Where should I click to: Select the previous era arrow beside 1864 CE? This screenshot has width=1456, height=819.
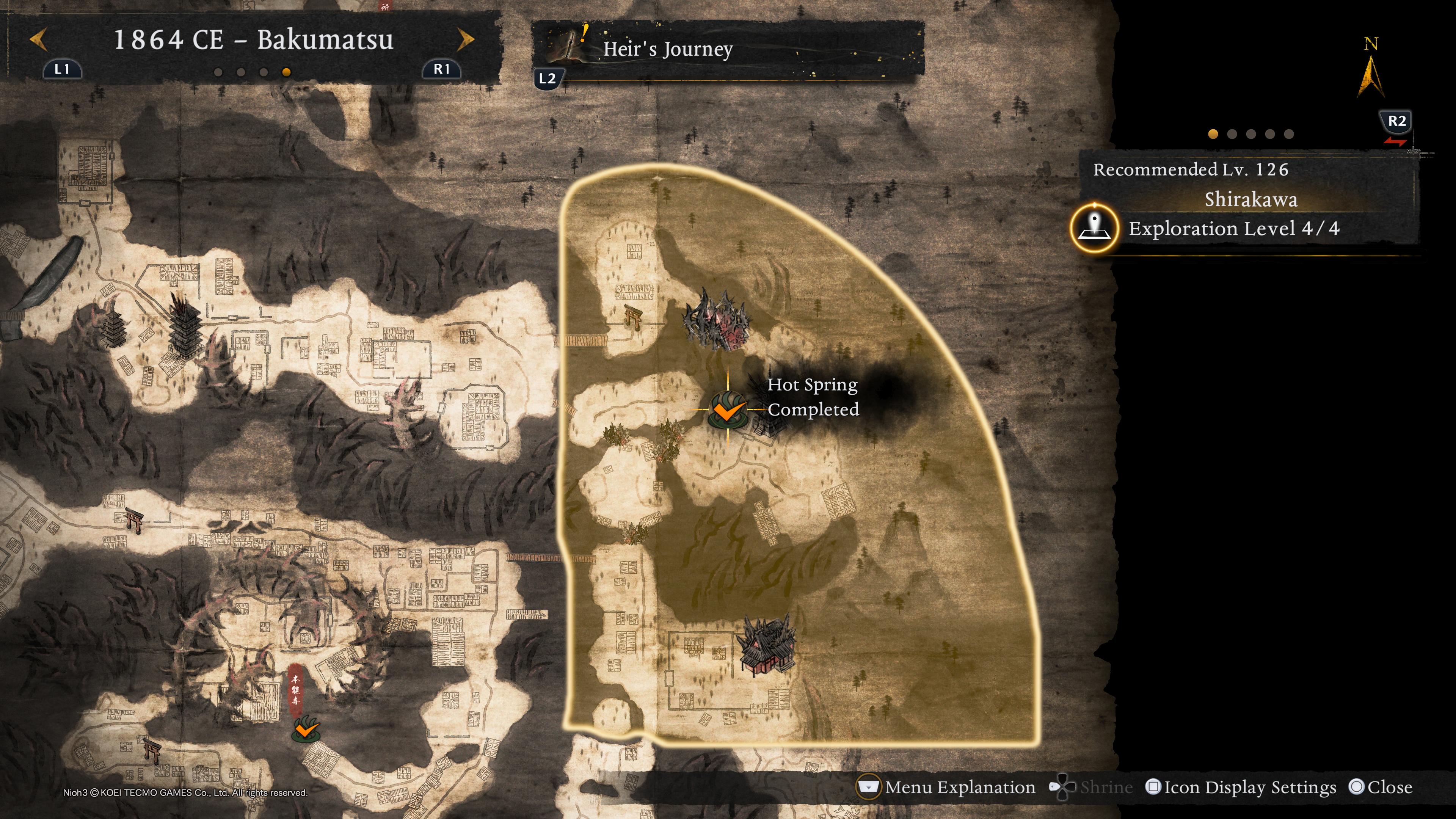pos(38,40)
